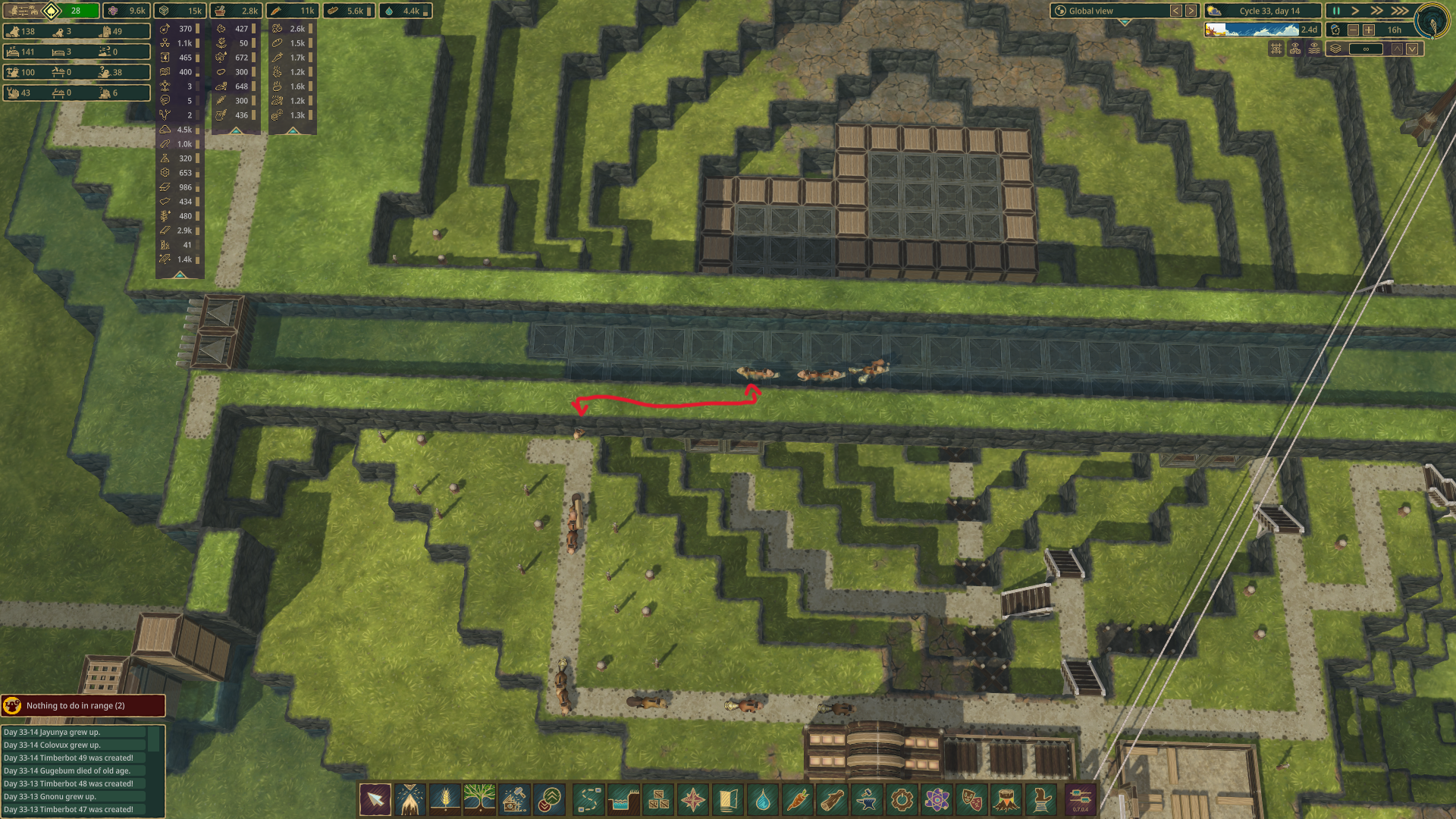Viewport: 1456px width, 819px height.
Task: Open the Fields category with the wheat icon
Action: pos(444,799)
